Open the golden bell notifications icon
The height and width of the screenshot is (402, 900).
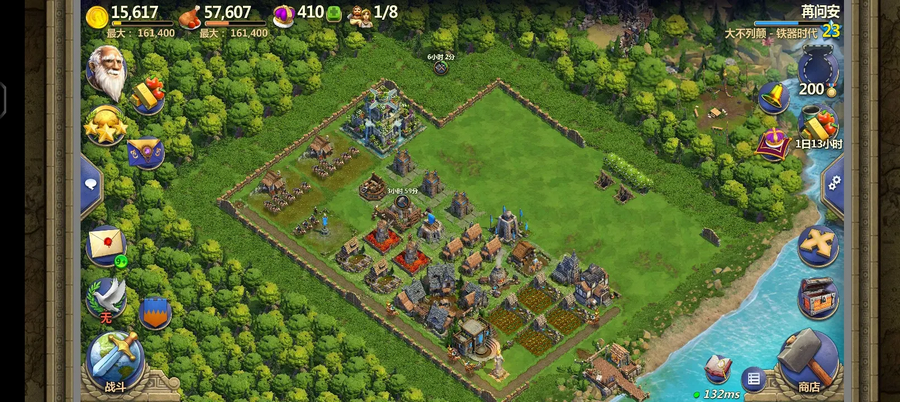(x=771, y=97)
